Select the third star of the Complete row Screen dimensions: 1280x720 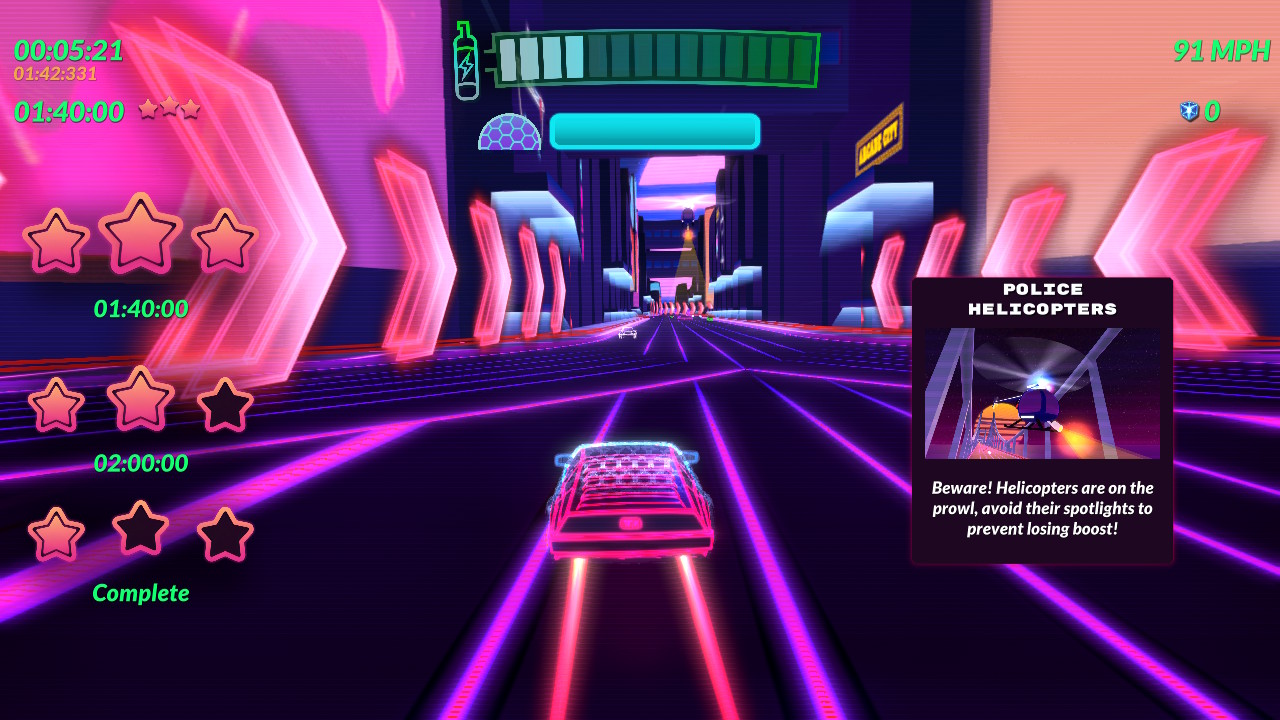222,535
